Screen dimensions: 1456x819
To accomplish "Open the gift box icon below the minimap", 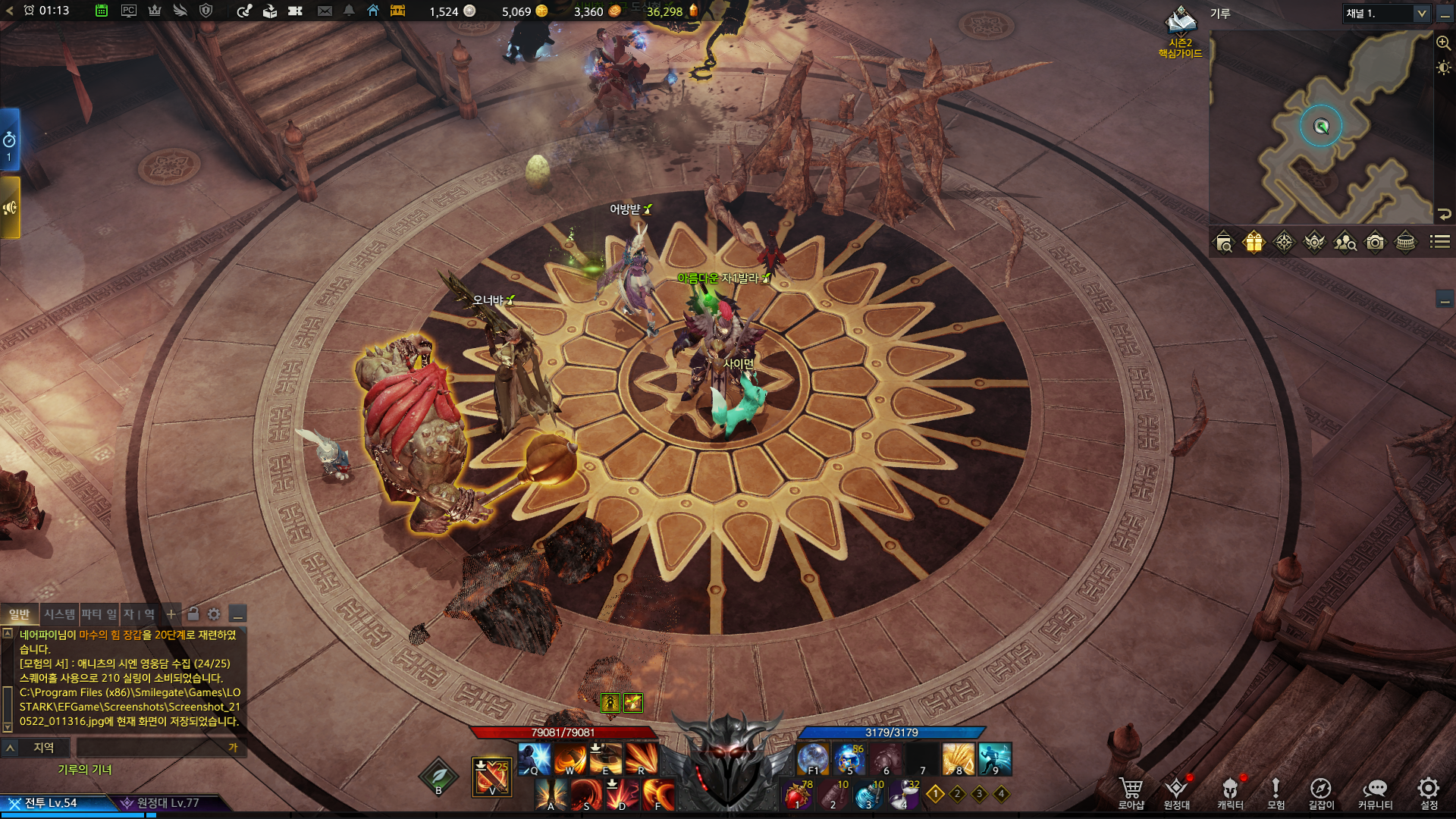I will (x=1254, y=243).
